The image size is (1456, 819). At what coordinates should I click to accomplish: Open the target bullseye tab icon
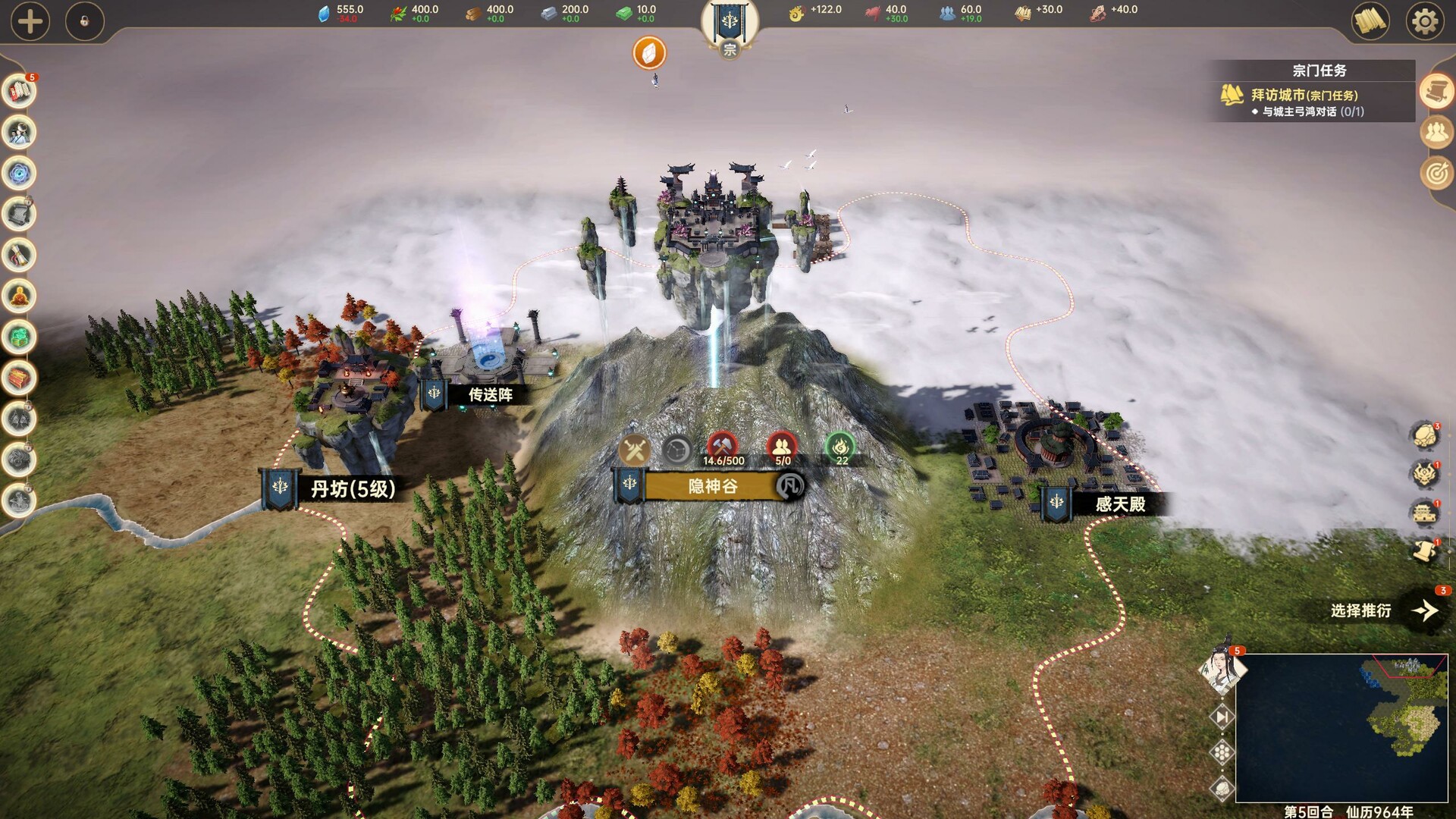tap(1436, 174)
